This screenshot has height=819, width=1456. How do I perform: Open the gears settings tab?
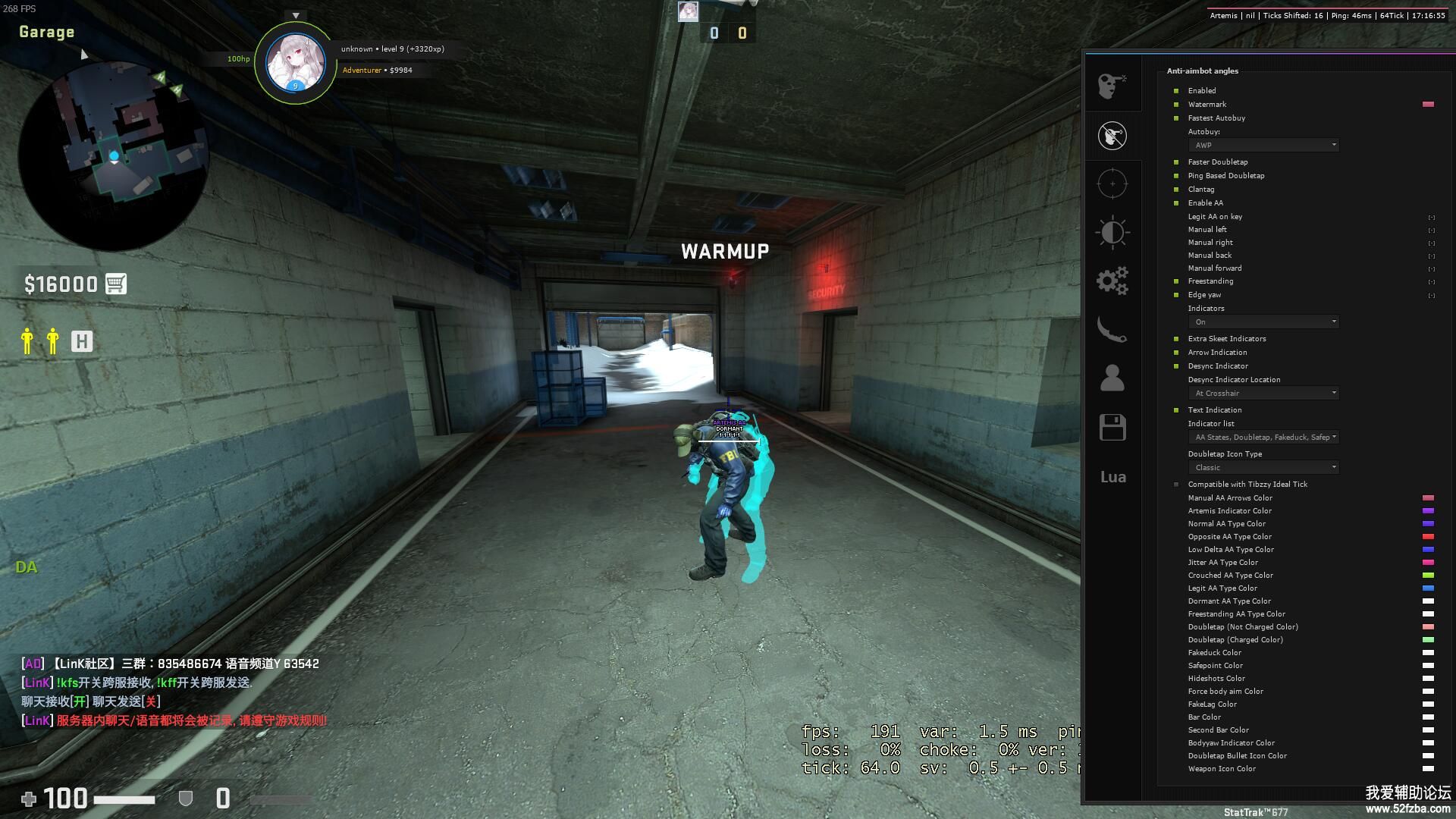pyautogui.click(x=1112, y=281)
